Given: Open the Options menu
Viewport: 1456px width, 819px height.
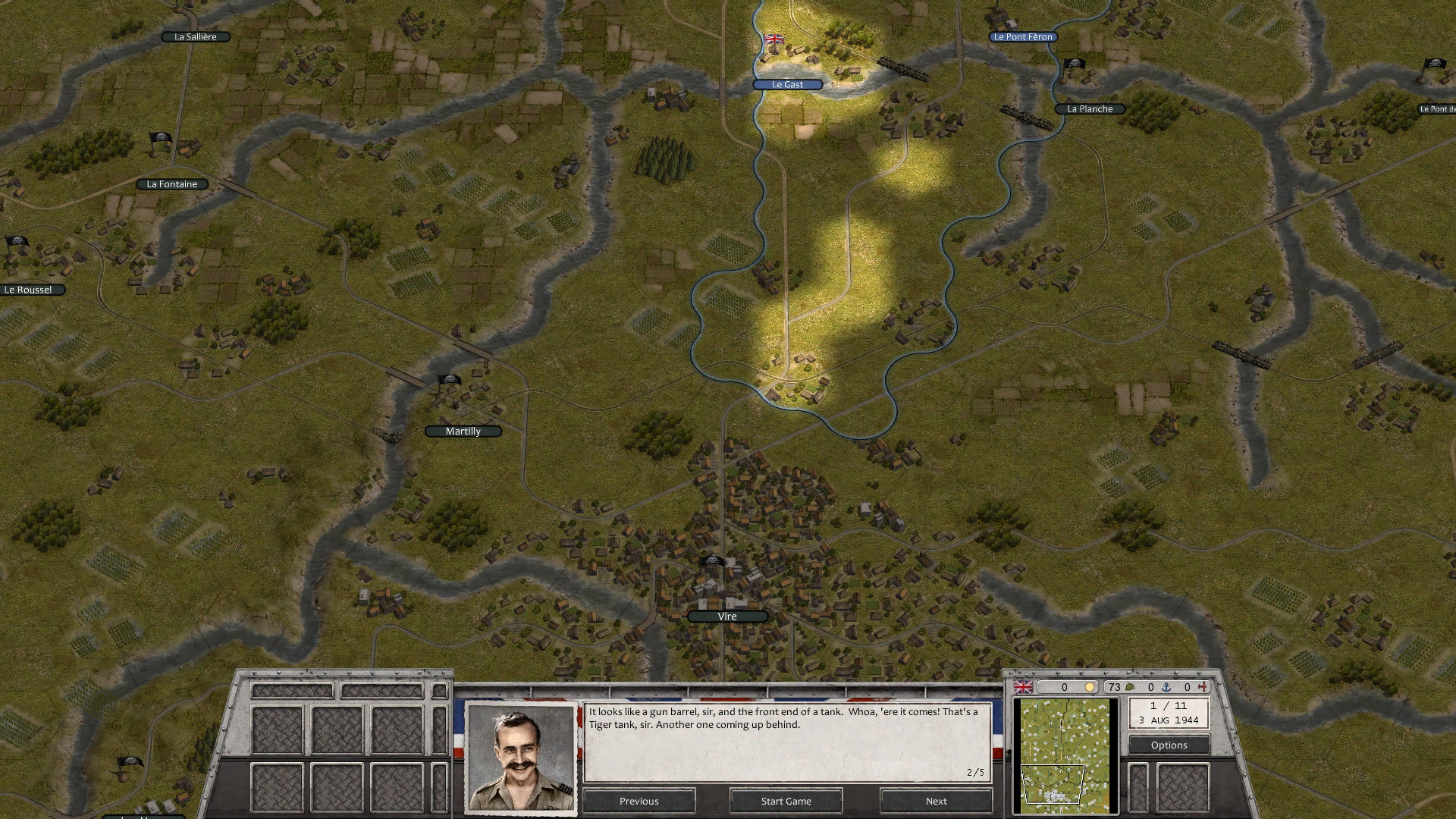Looking at the screenshot, I should (1169, 745).
